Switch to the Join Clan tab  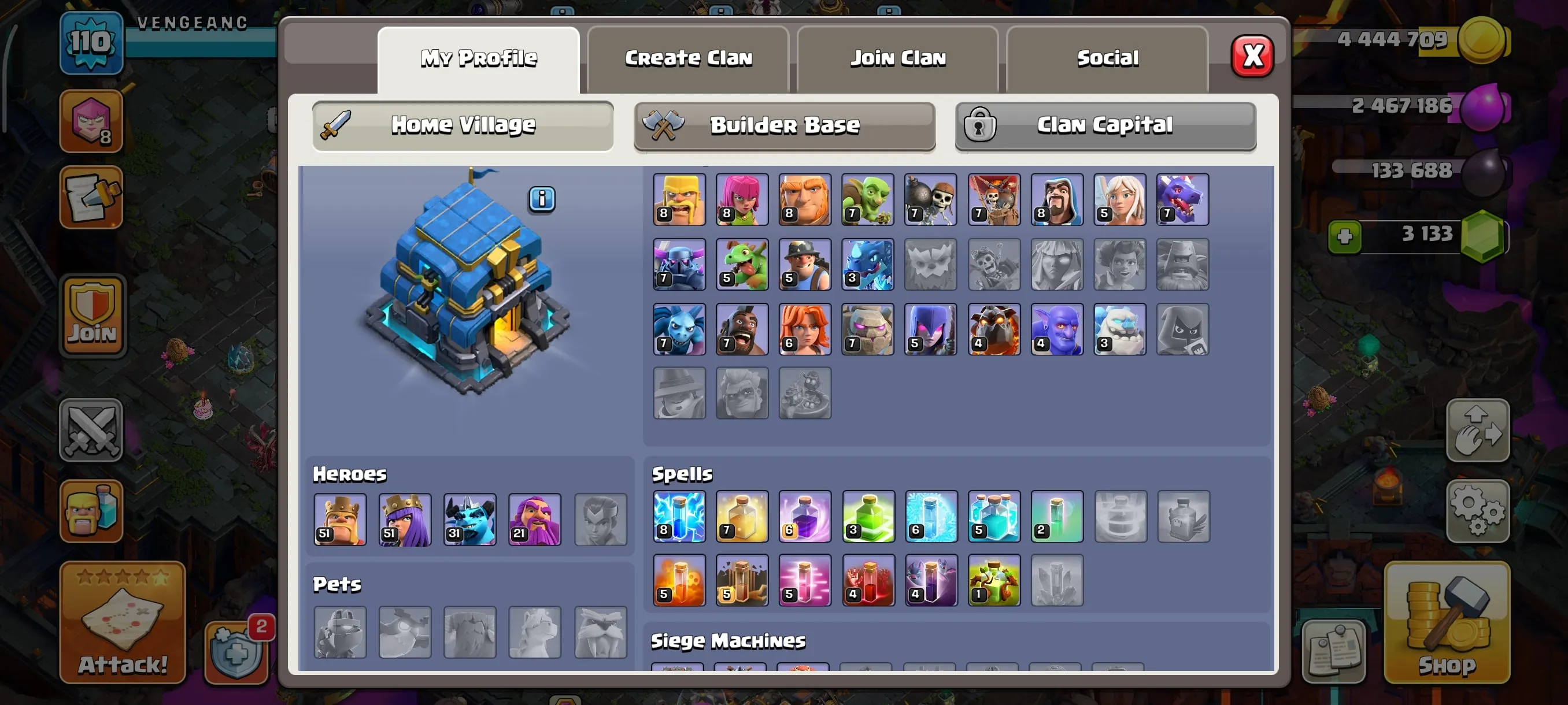(x=898, y=58)
